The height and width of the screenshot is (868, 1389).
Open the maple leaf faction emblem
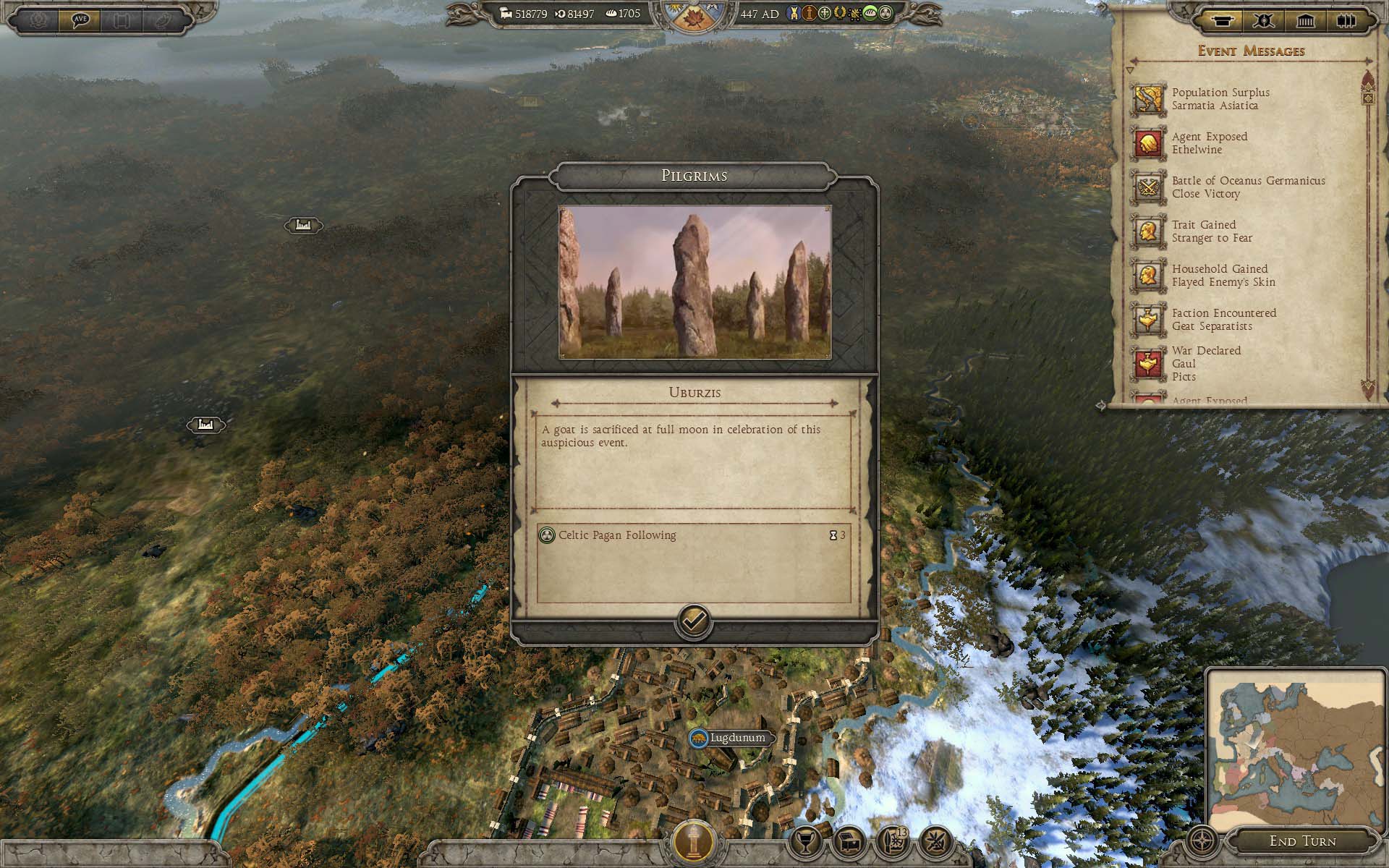(693, 17)
